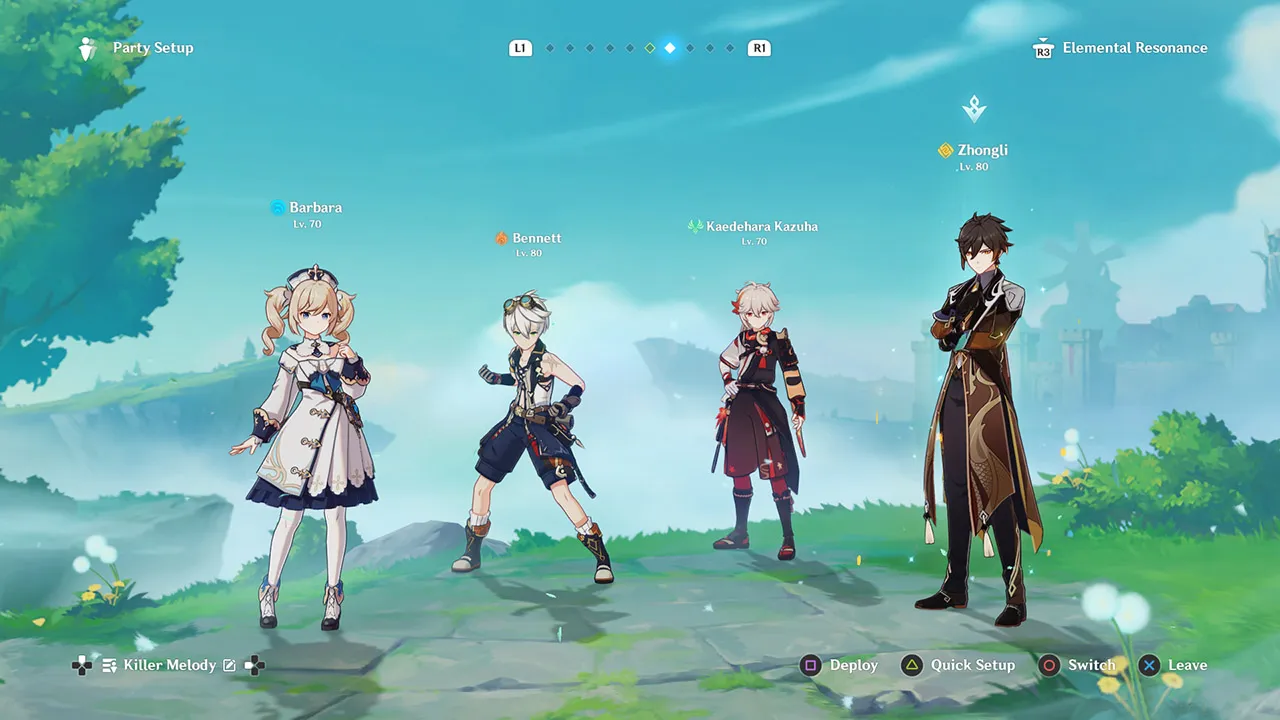Show the Elemental Resonance details
The width and height of the screenshot is (1280, 720).
(1120, 48)
